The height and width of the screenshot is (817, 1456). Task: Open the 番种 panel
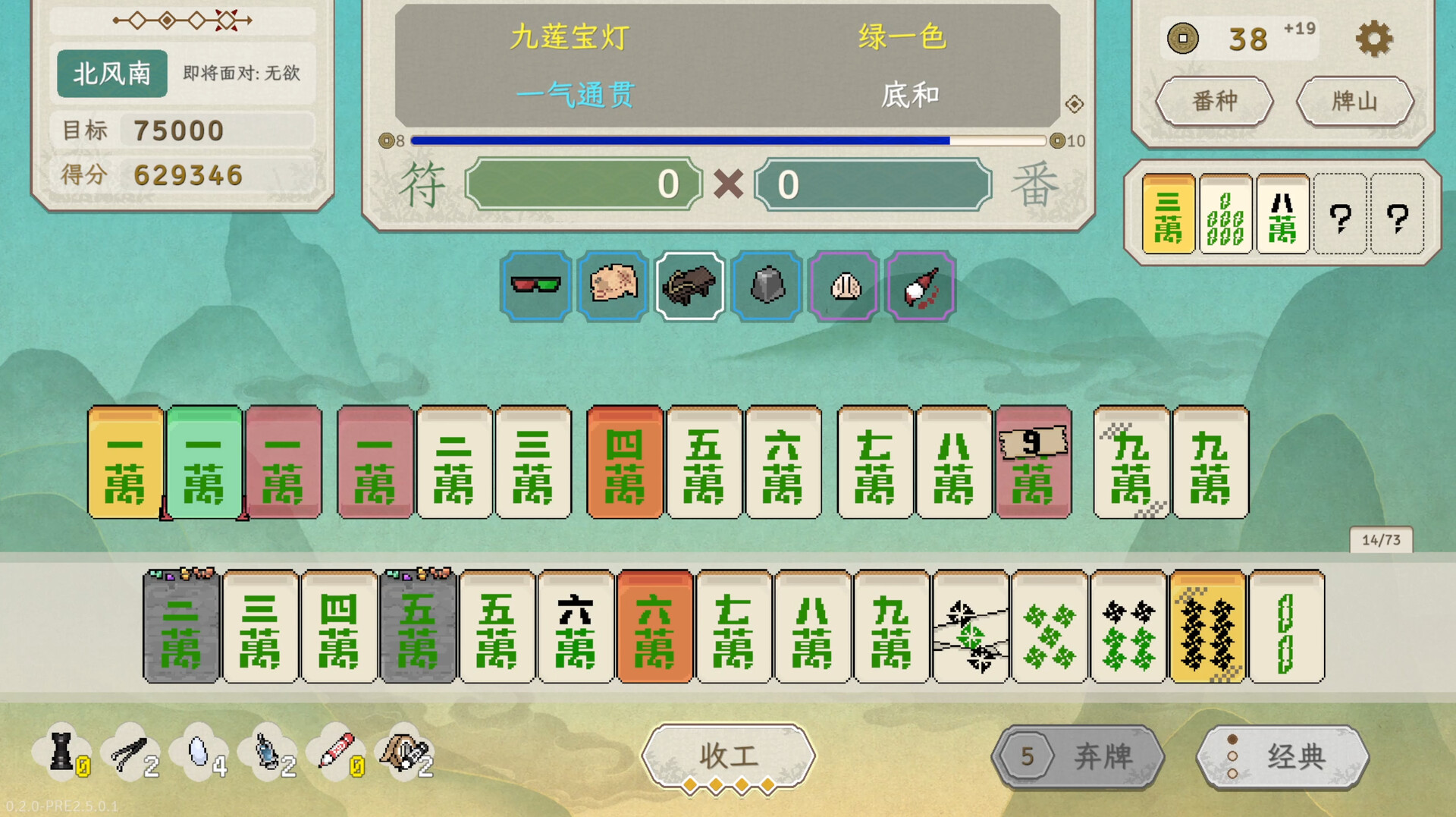coord(1214,101)
